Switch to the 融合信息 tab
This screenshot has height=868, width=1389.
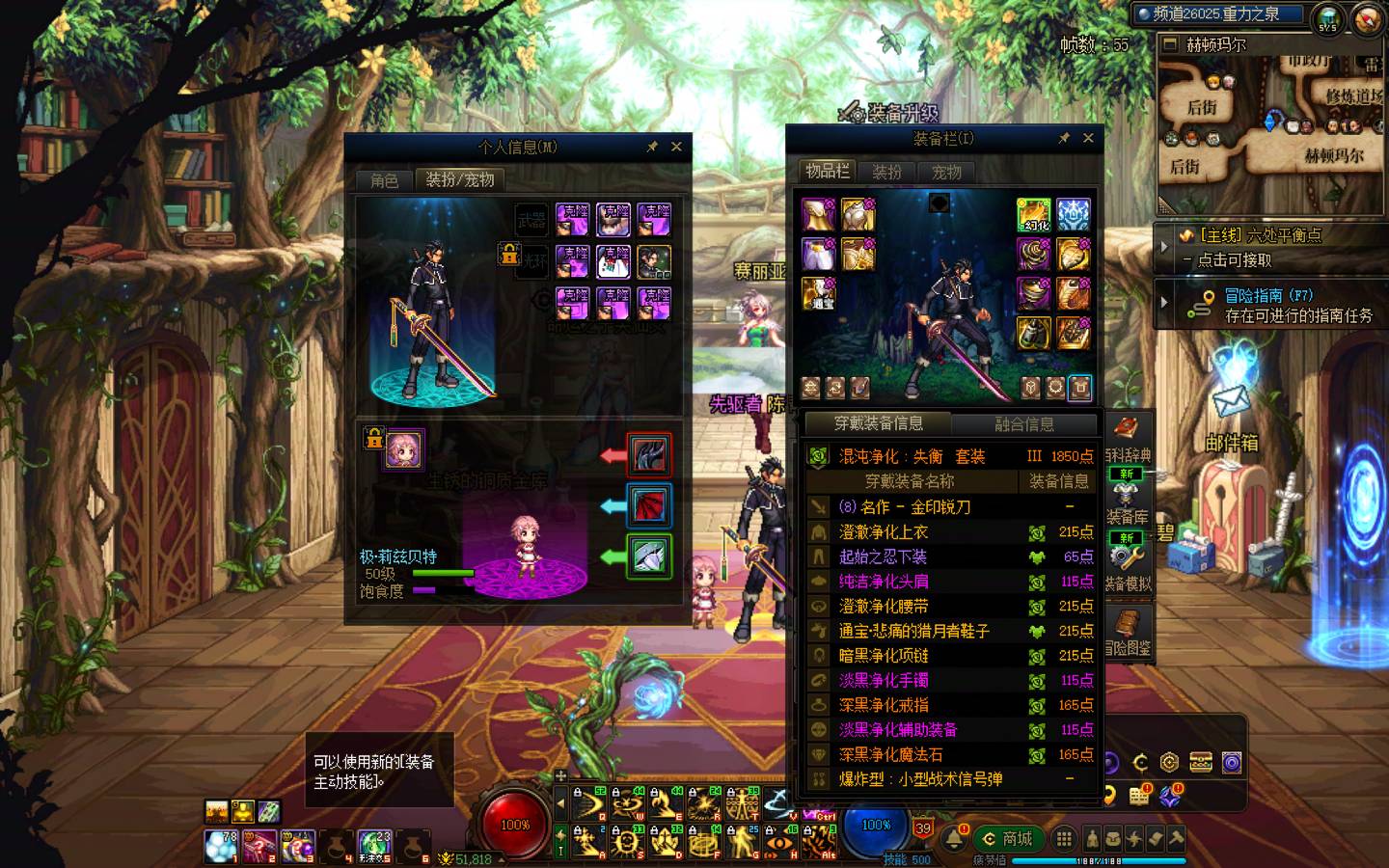pyautogui.click(x=1023, y=424)
